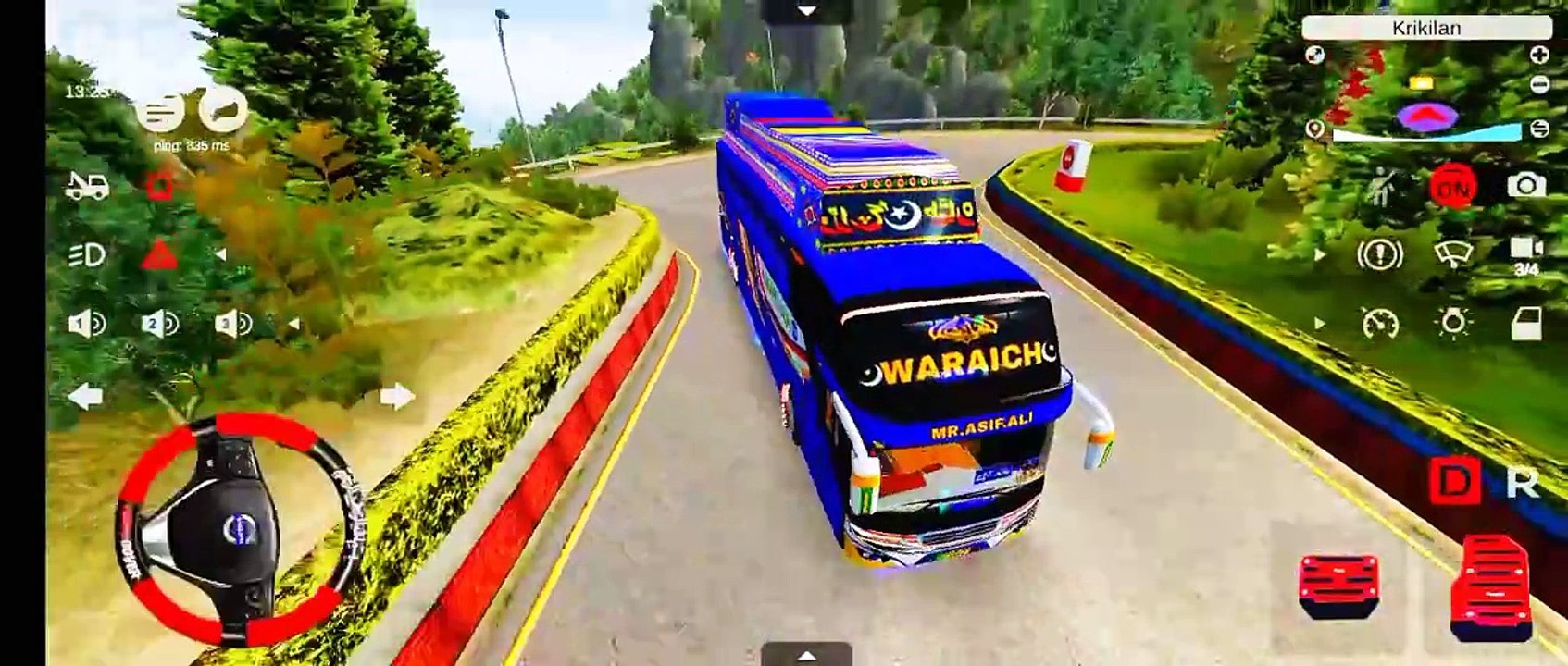
Task: Tap the tow truck icon
Action: [x=88, y=186]
